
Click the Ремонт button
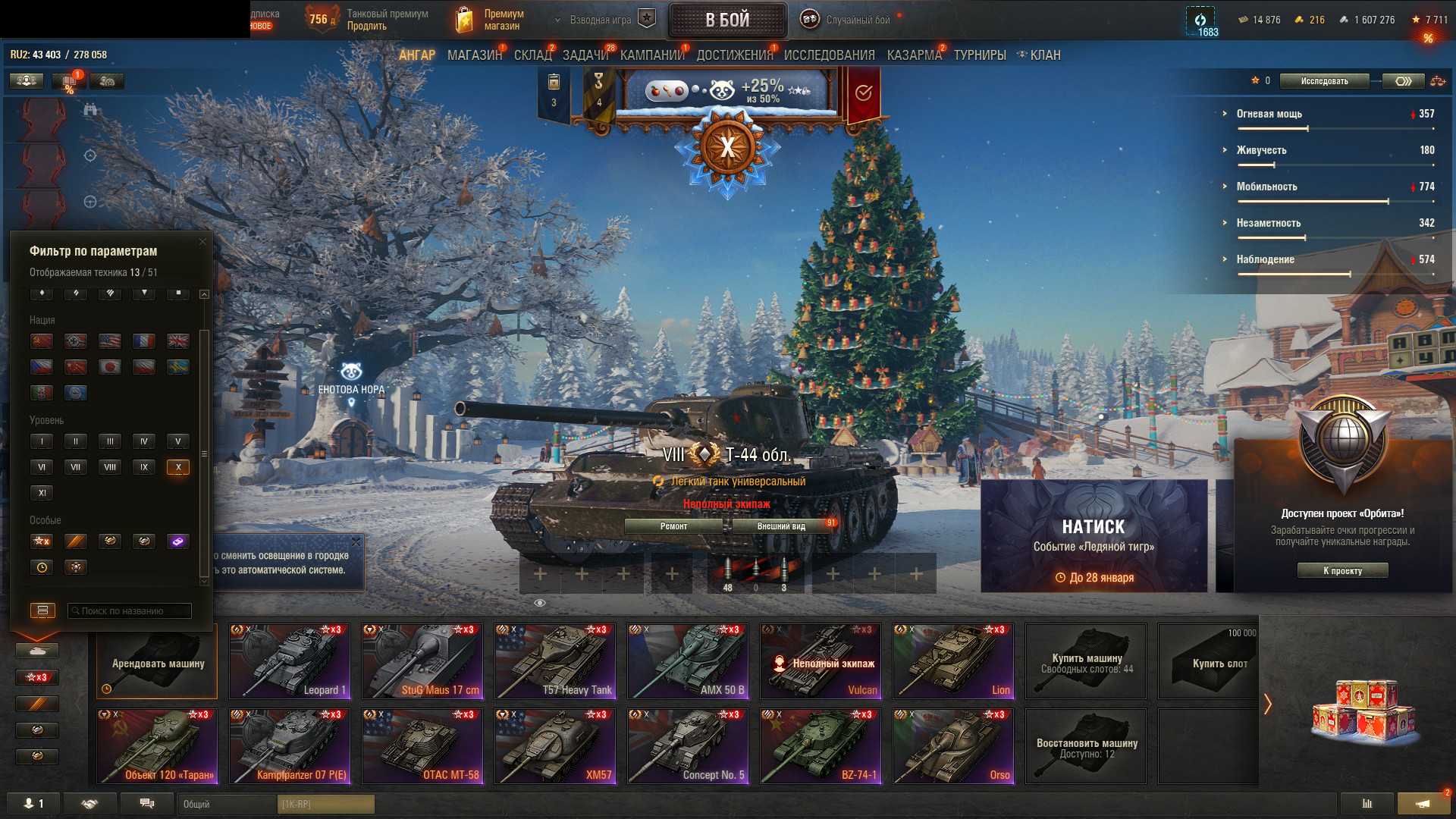pyautogui.click(x=673, y=526)
